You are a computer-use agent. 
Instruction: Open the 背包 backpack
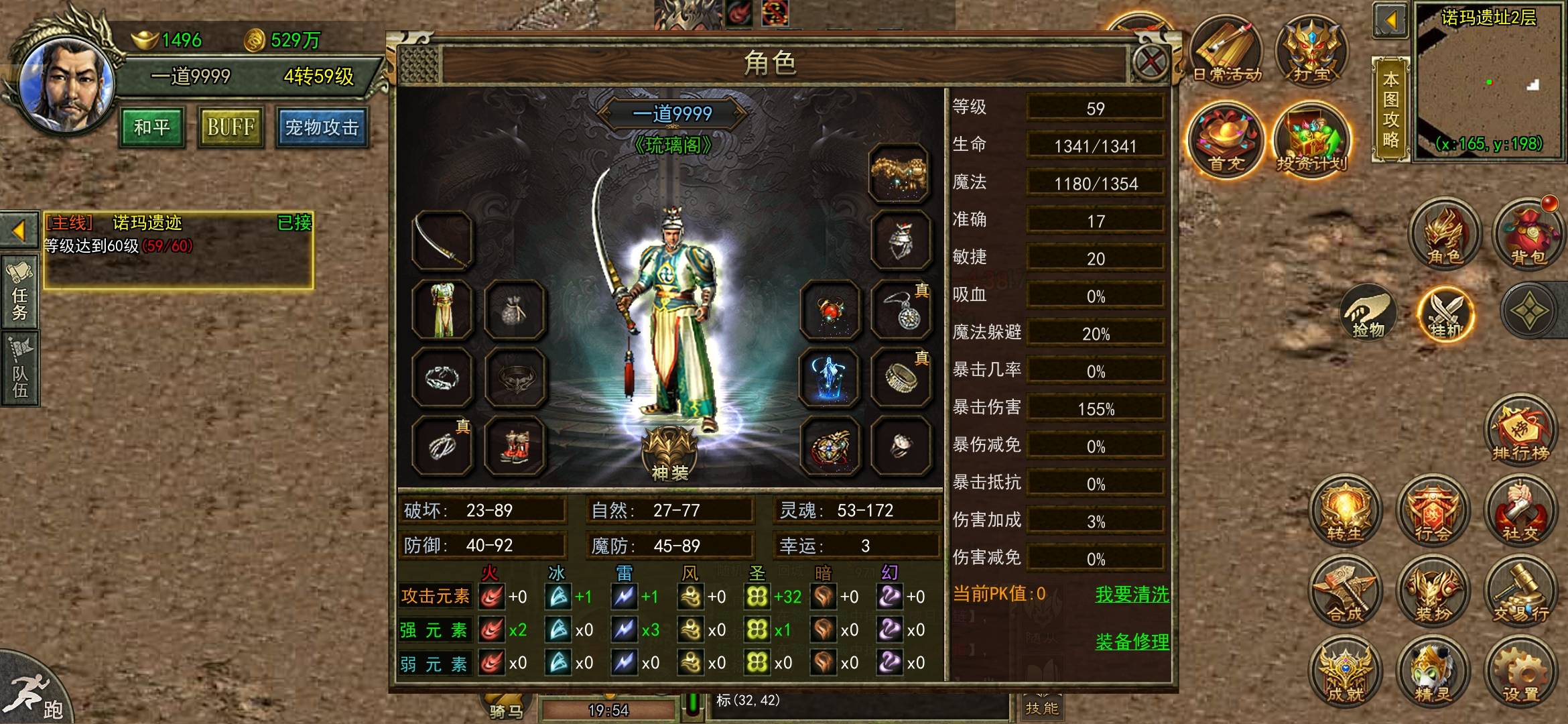pos(1527,235)
